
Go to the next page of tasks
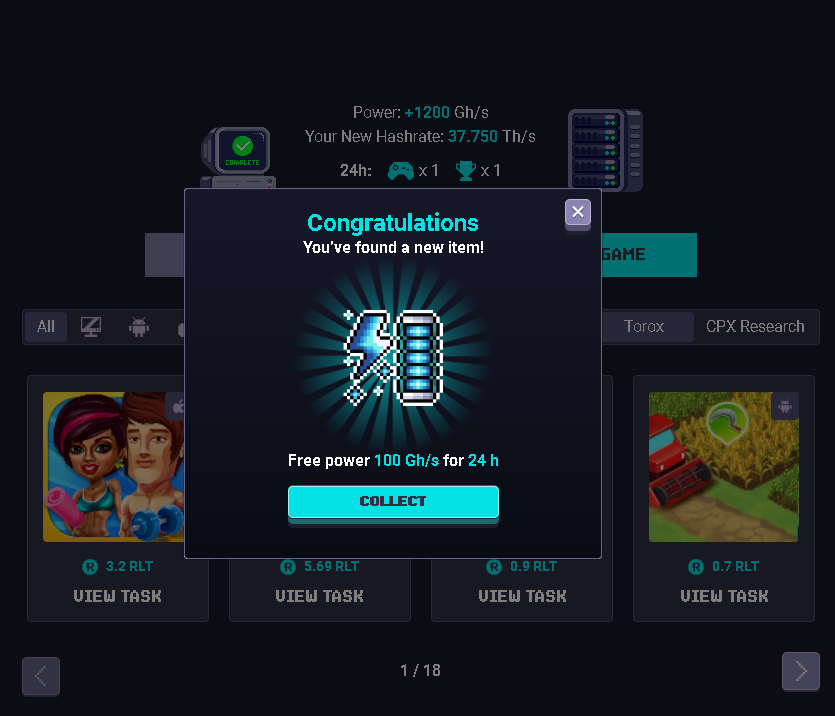tap(800, 672)
